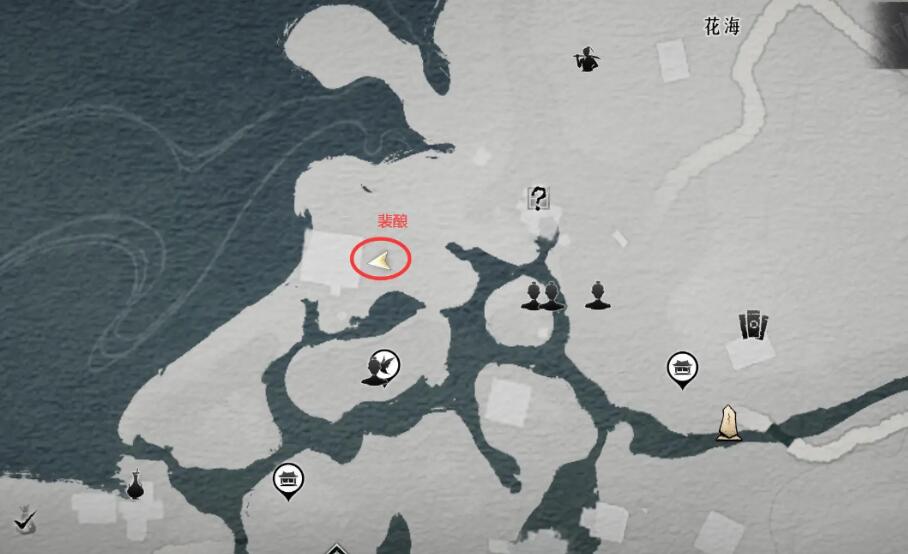Select the stone tablet marker on the river

coord(728,422)
